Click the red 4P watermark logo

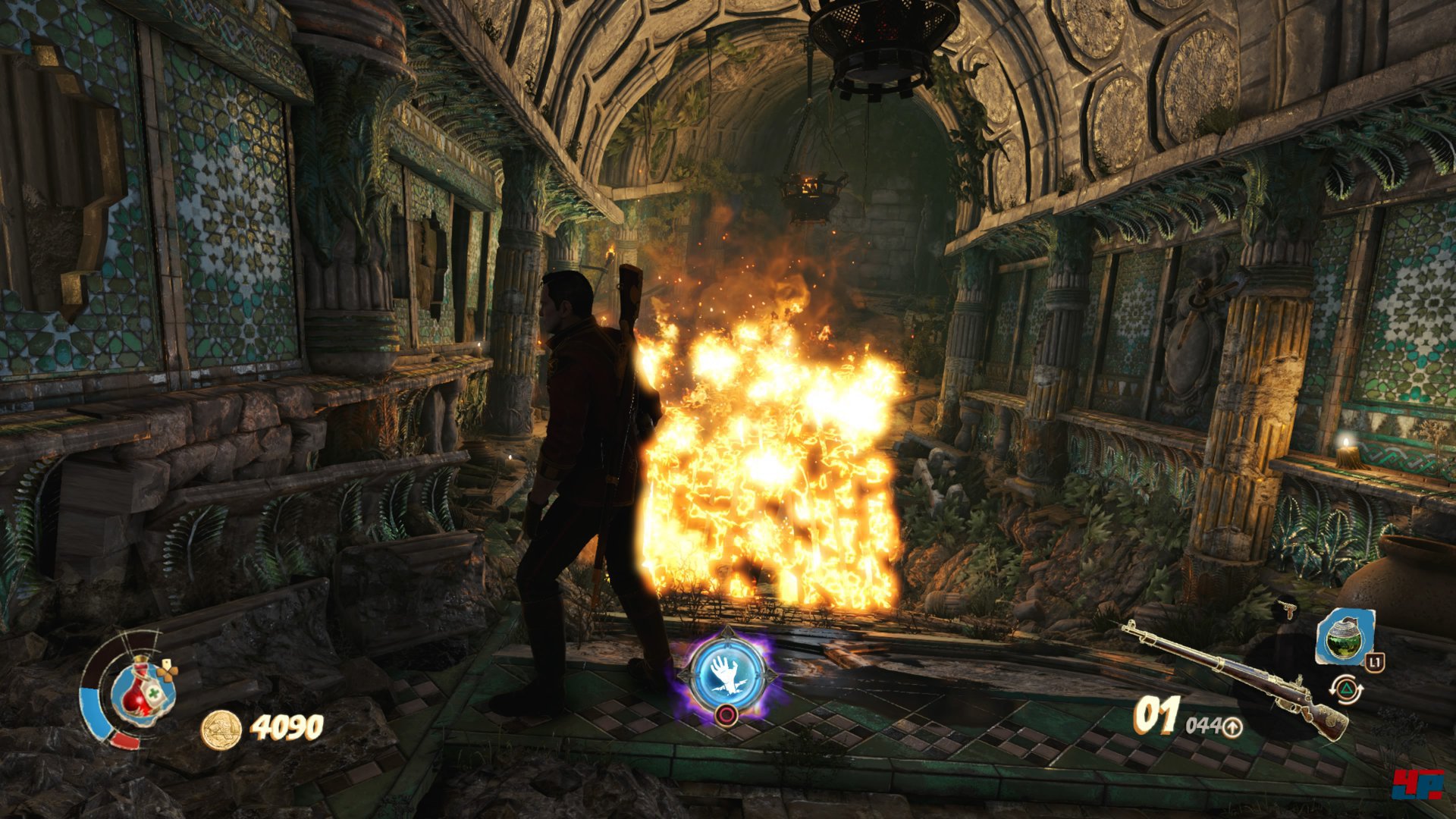click(x=1416, y=783)
